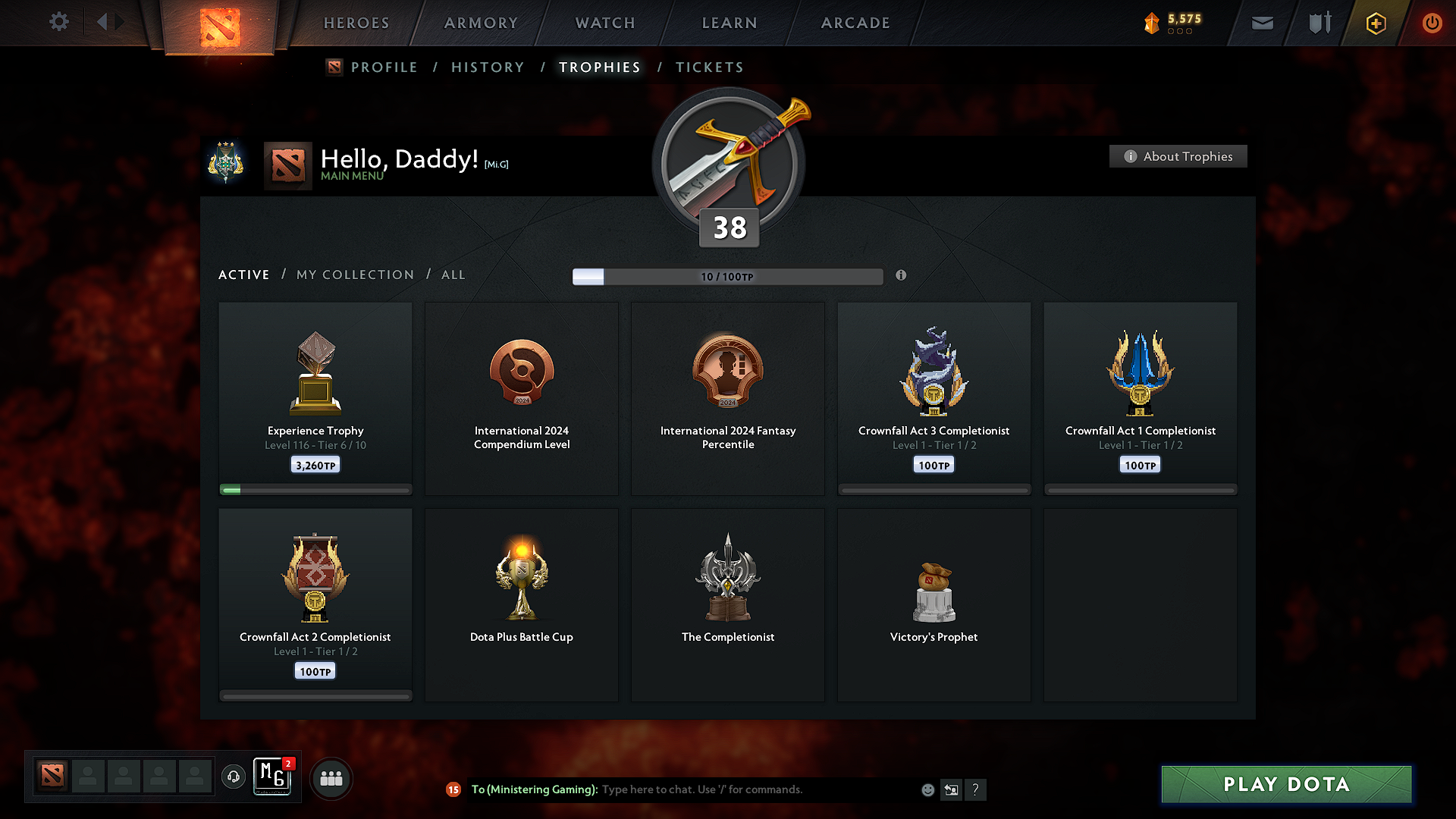
Task: Expand the Ministering Gaming guild badge
Action: point(273,777)
